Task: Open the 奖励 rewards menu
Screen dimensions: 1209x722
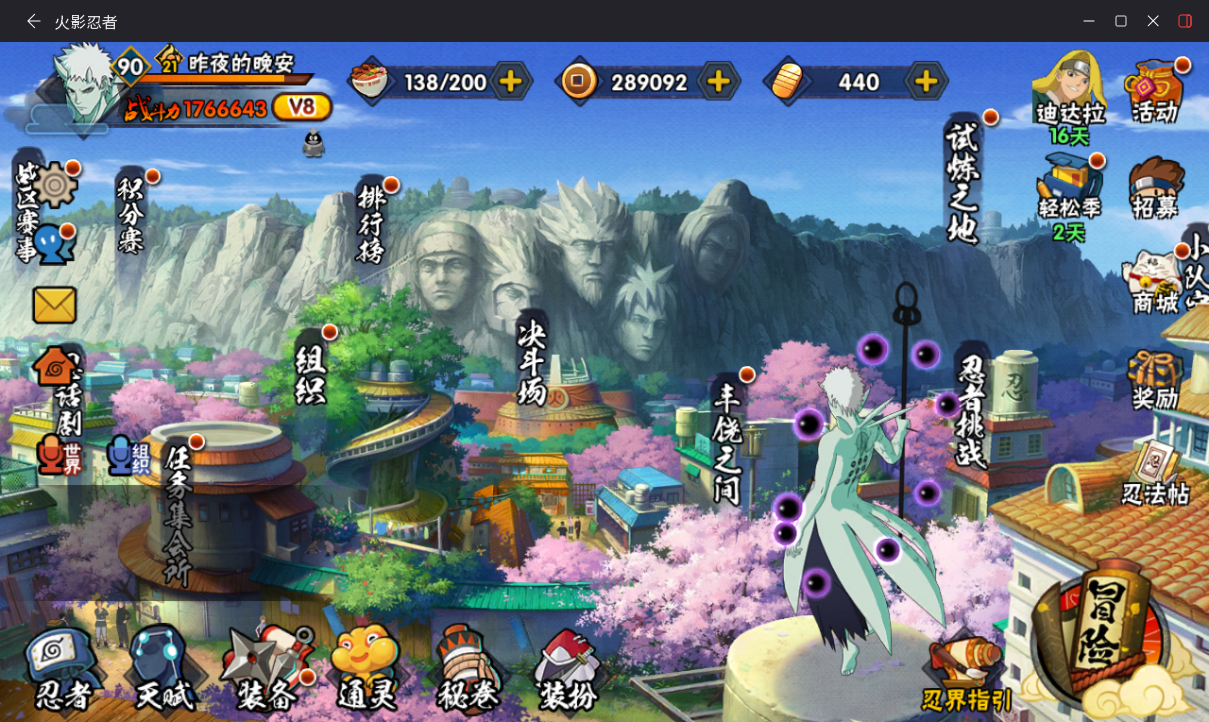Action: [x=1155, y=380]
